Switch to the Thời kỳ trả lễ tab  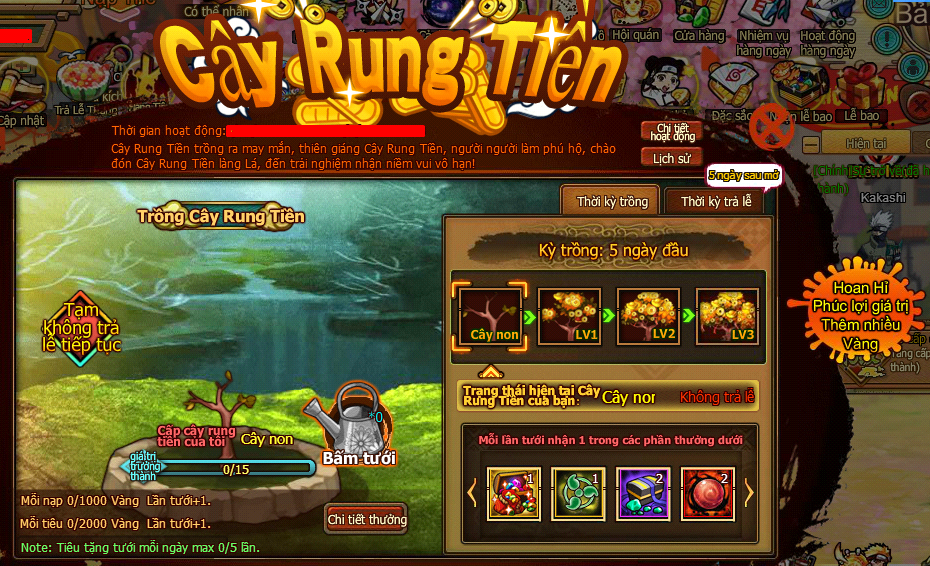point(715,202)
